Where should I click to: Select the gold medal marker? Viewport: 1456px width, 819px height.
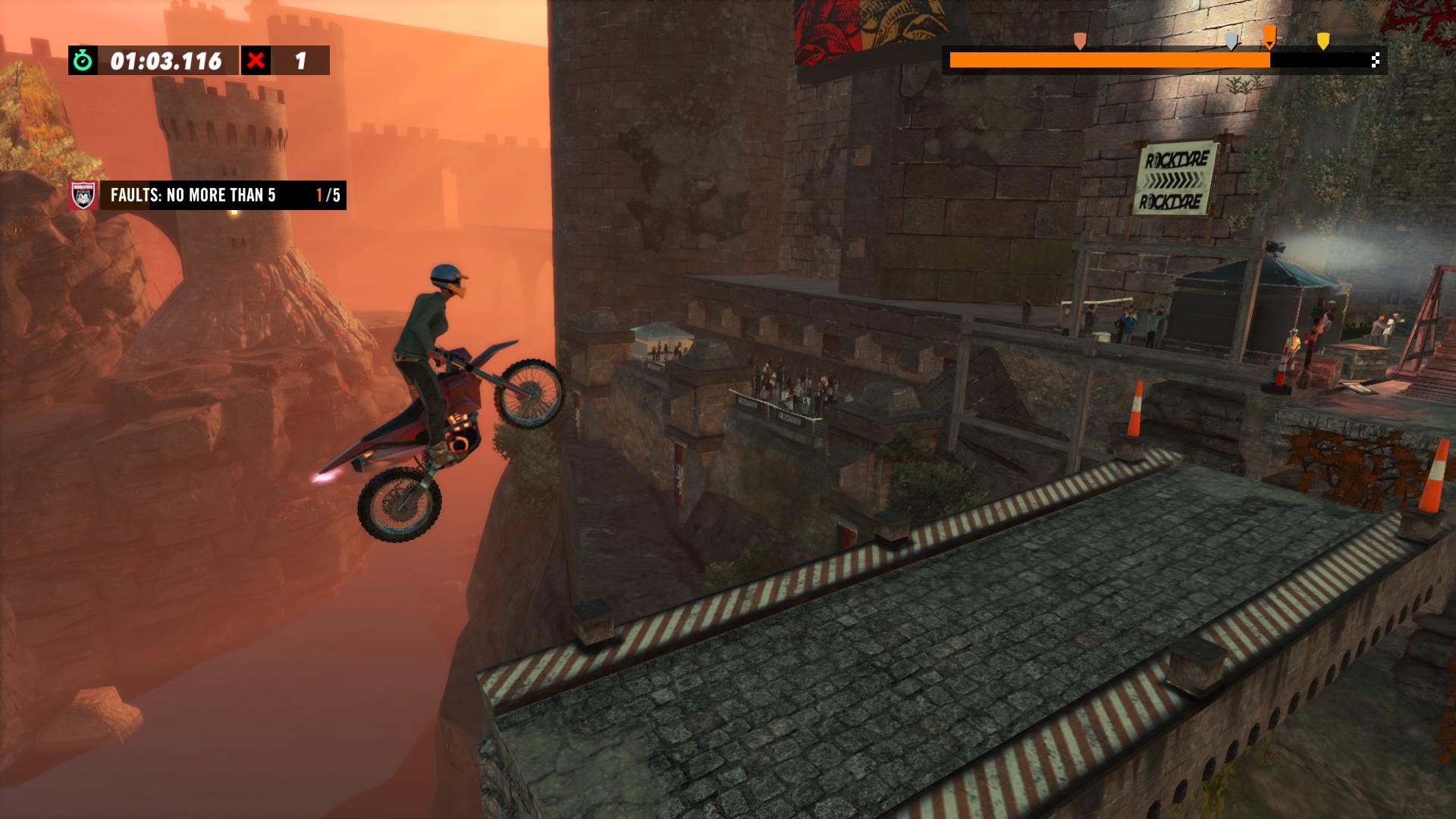(1323, 41)
